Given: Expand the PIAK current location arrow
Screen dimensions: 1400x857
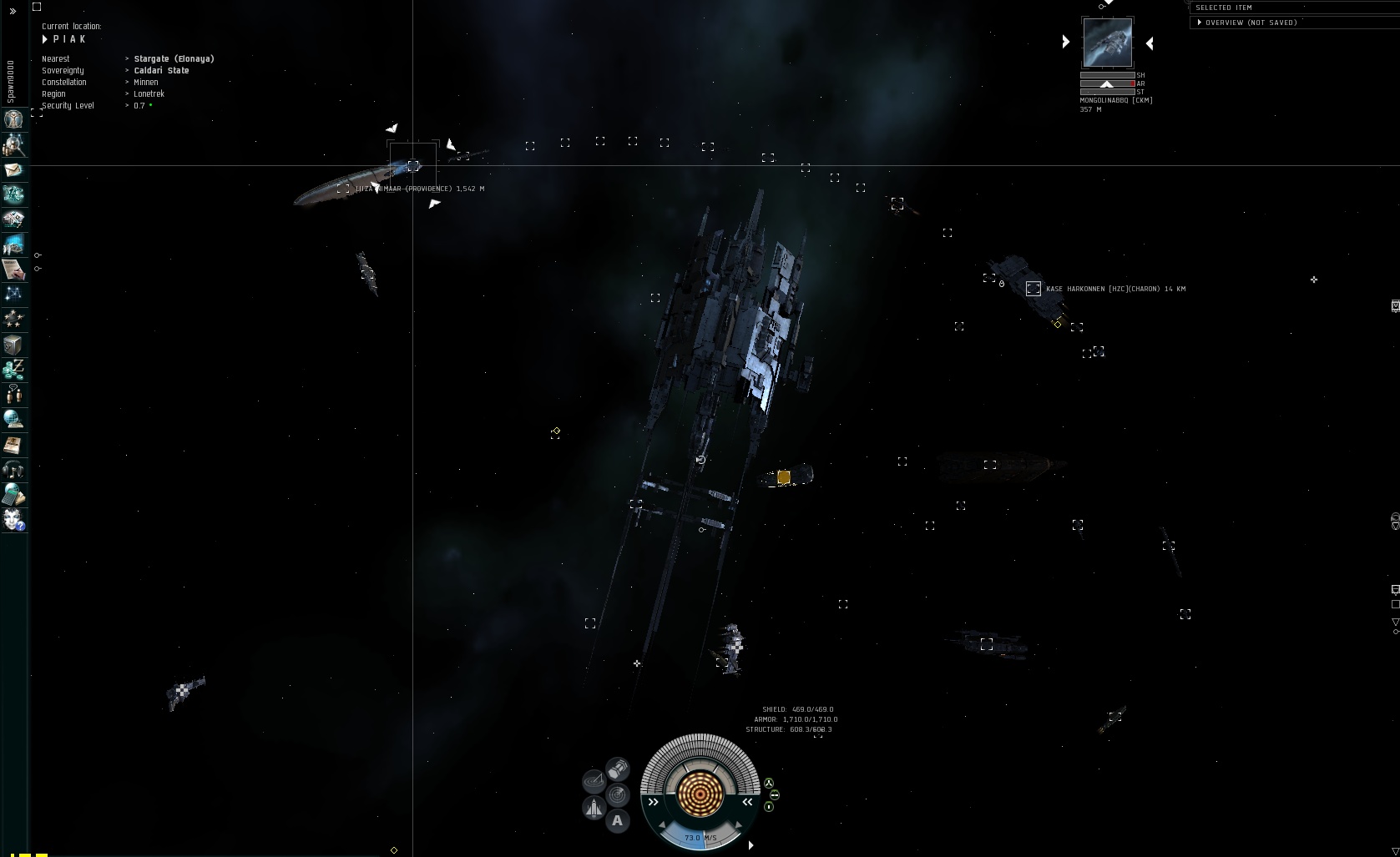Looking at the screenshot, I should (x=45, y=39).
